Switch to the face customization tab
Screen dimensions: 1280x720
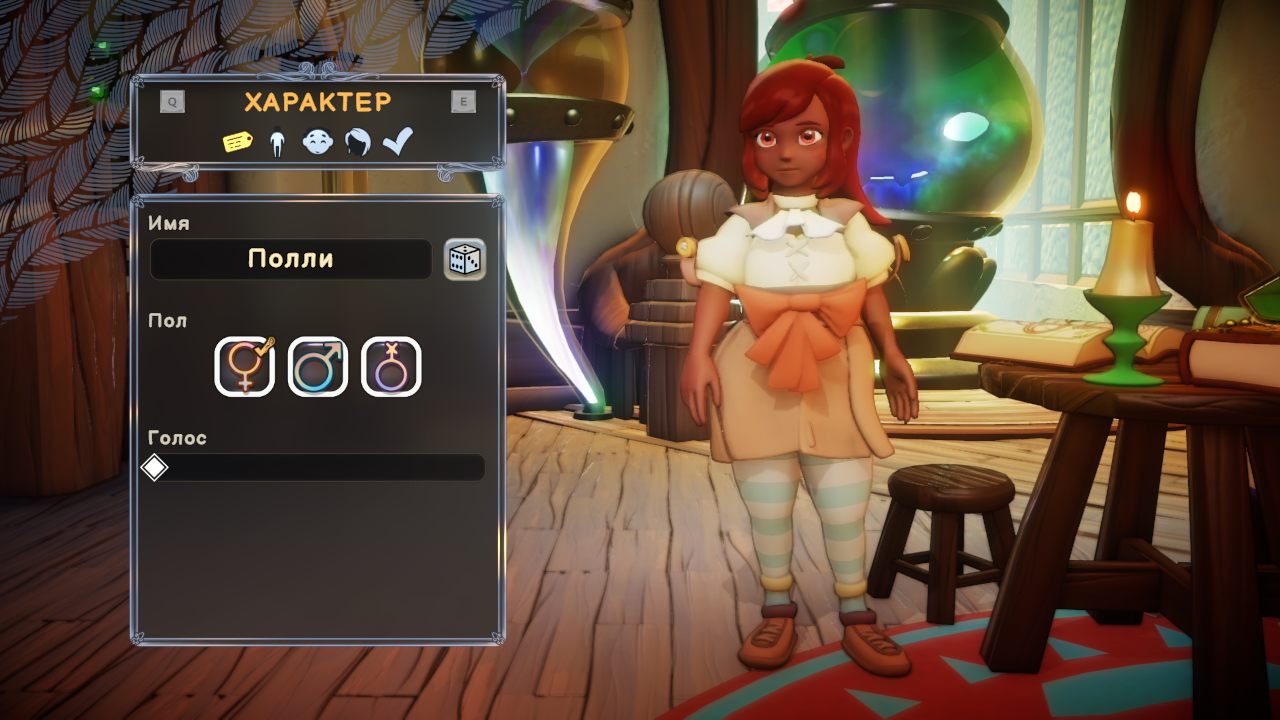[x=317, y=143]
